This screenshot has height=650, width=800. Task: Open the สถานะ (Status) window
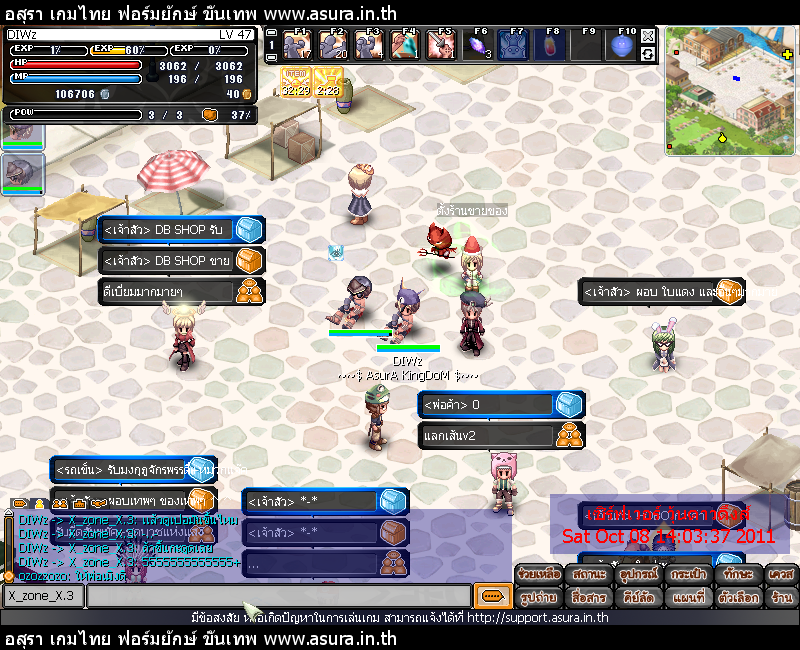point(588,574)
